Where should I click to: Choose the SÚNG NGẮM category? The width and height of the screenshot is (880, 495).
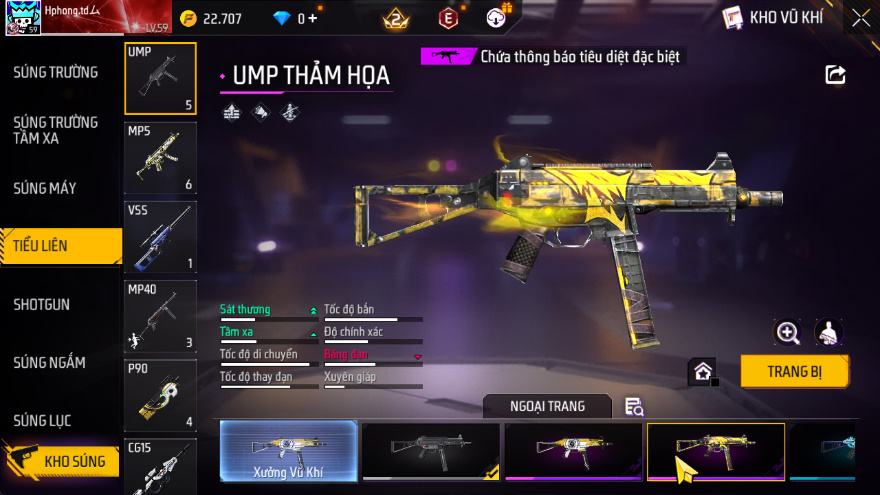point(49,362)
